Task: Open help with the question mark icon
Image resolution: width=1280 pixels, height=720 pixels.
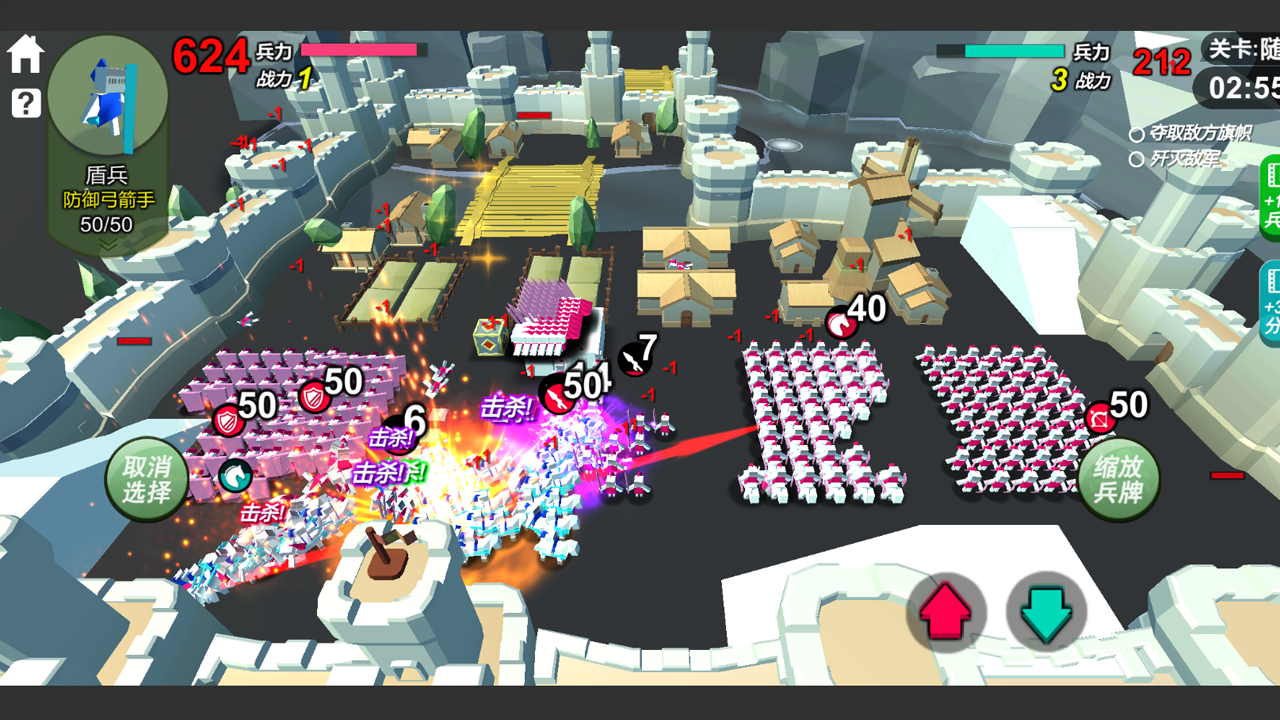Action: [25, 102]
